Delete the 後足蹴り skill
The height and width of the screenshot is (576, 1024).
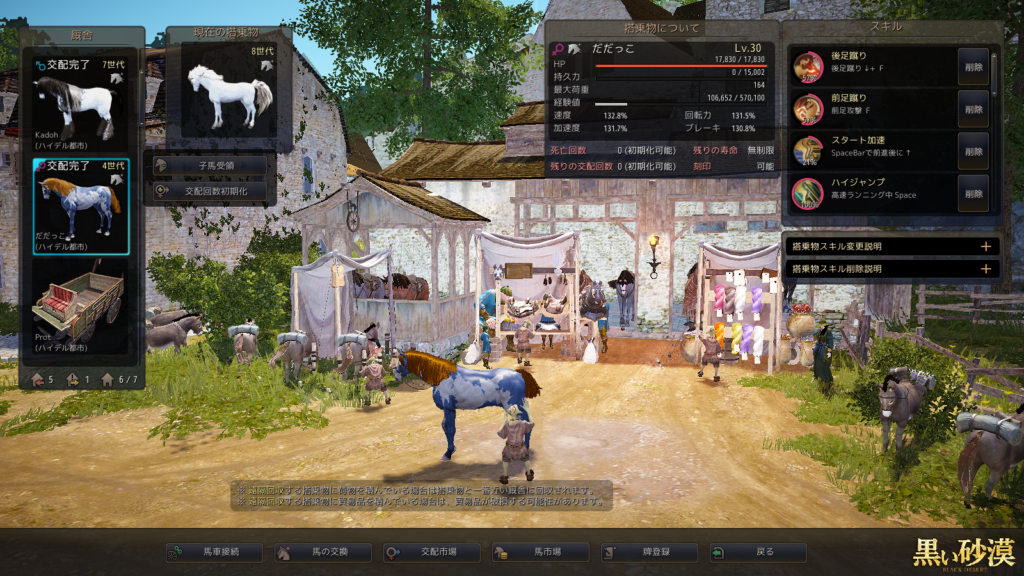[x=973, y=67]
